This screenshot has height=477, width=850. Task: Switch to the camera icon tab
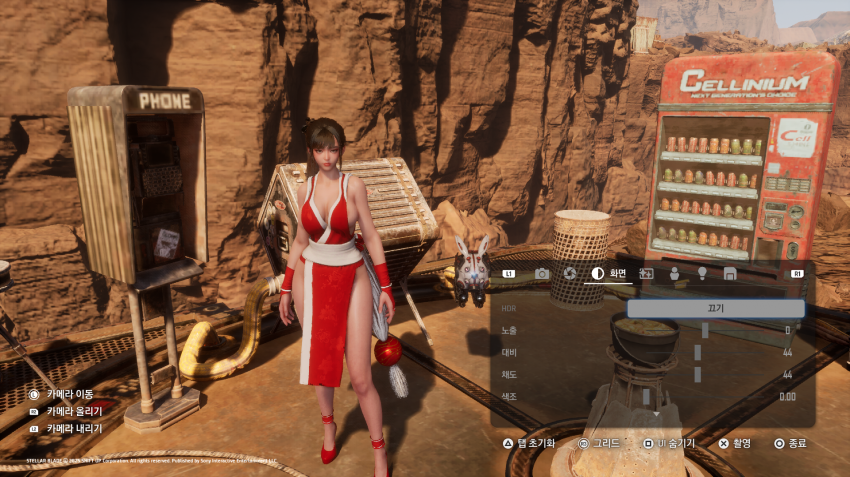(x=542, y=273)
